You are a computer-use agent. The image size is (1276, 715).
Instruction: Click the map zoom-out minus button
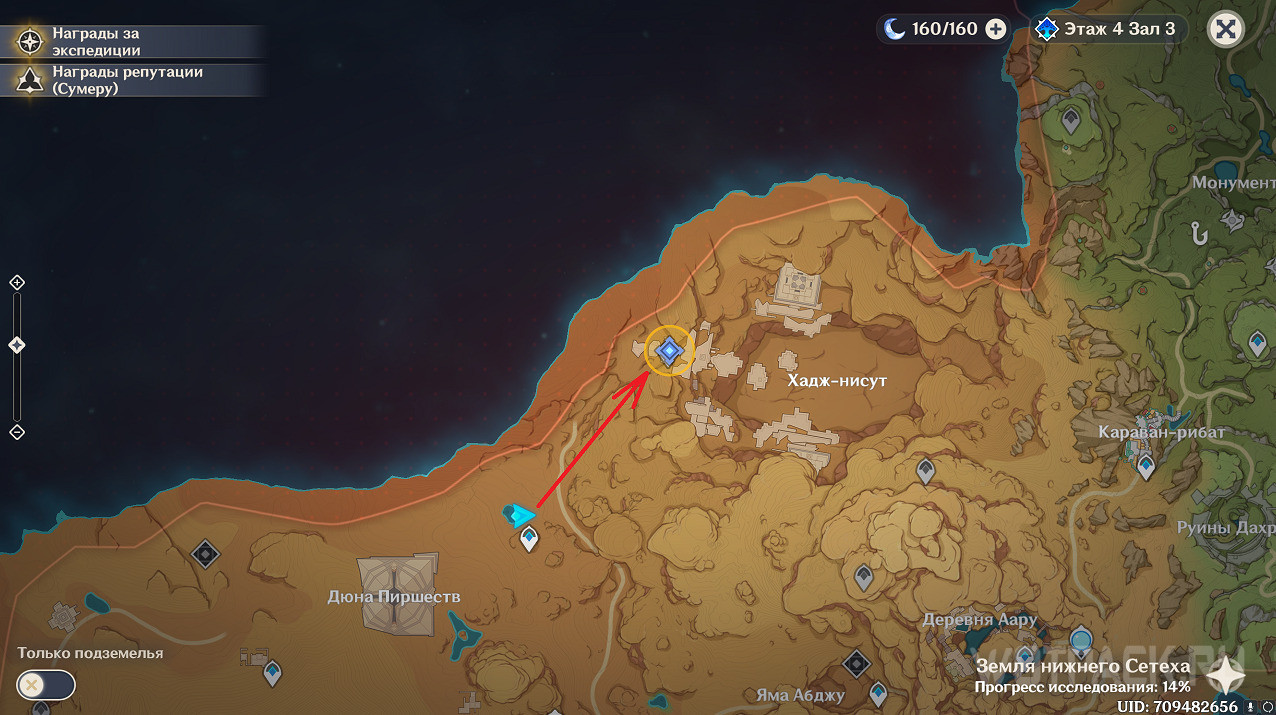(x=16, y=432)
